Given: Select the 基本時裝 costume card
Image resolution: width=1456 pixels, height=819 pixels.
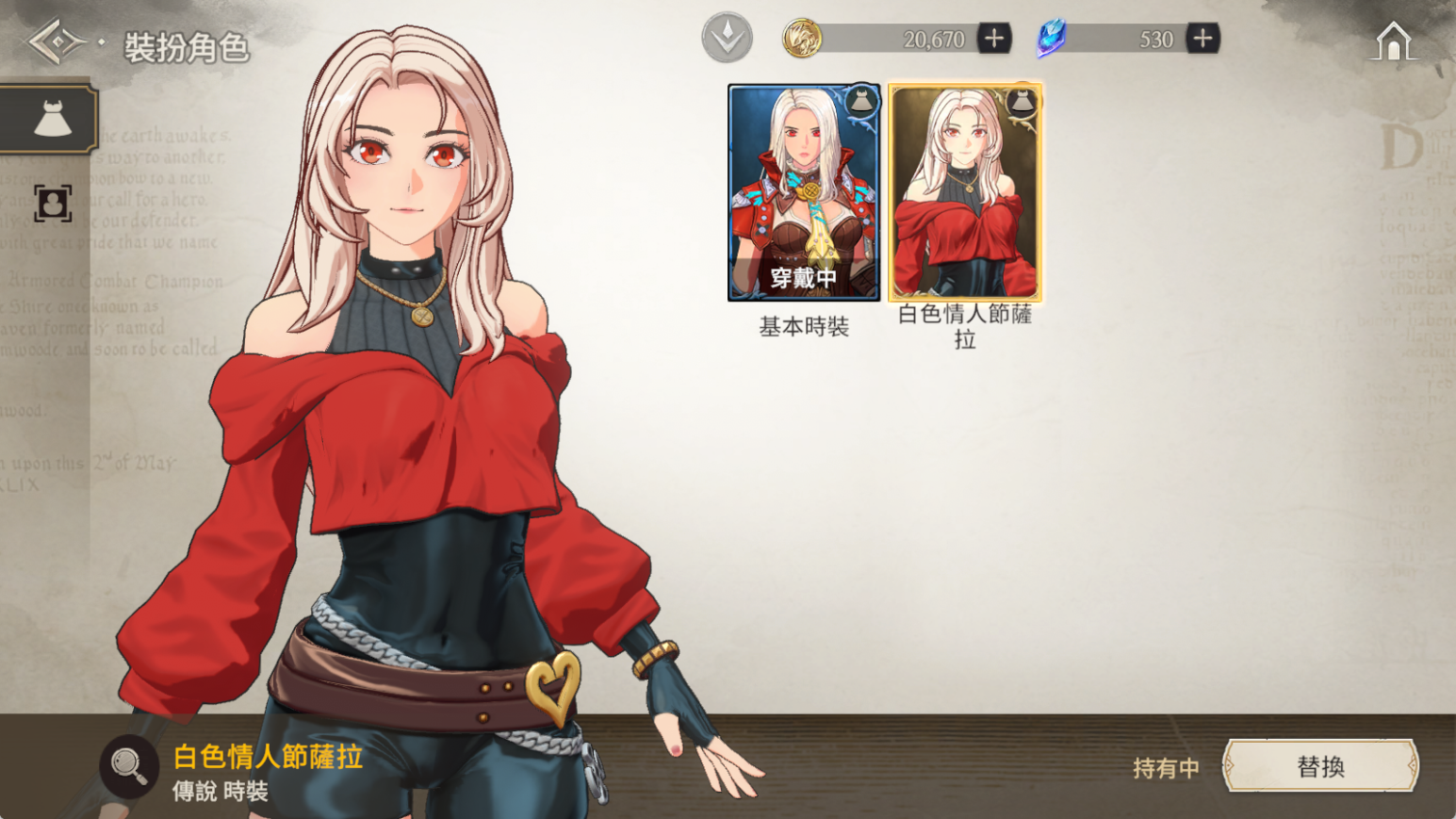Looking at the screenshot, I should (804, 193).
